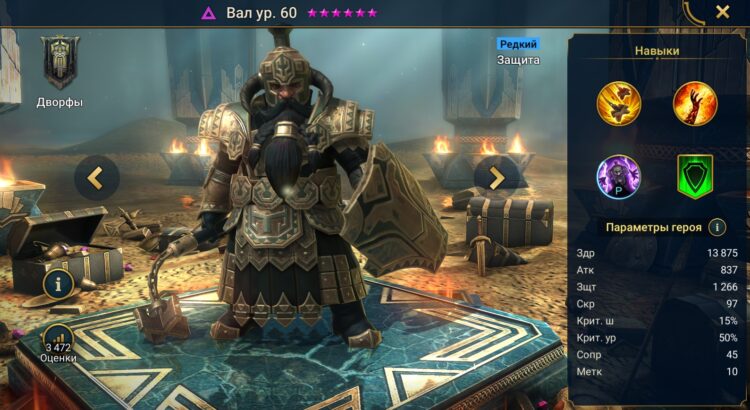750x410 pixels.
Task: Select the fiery hand skill icon
Action: pyautogui.click(x=695, y=101)
